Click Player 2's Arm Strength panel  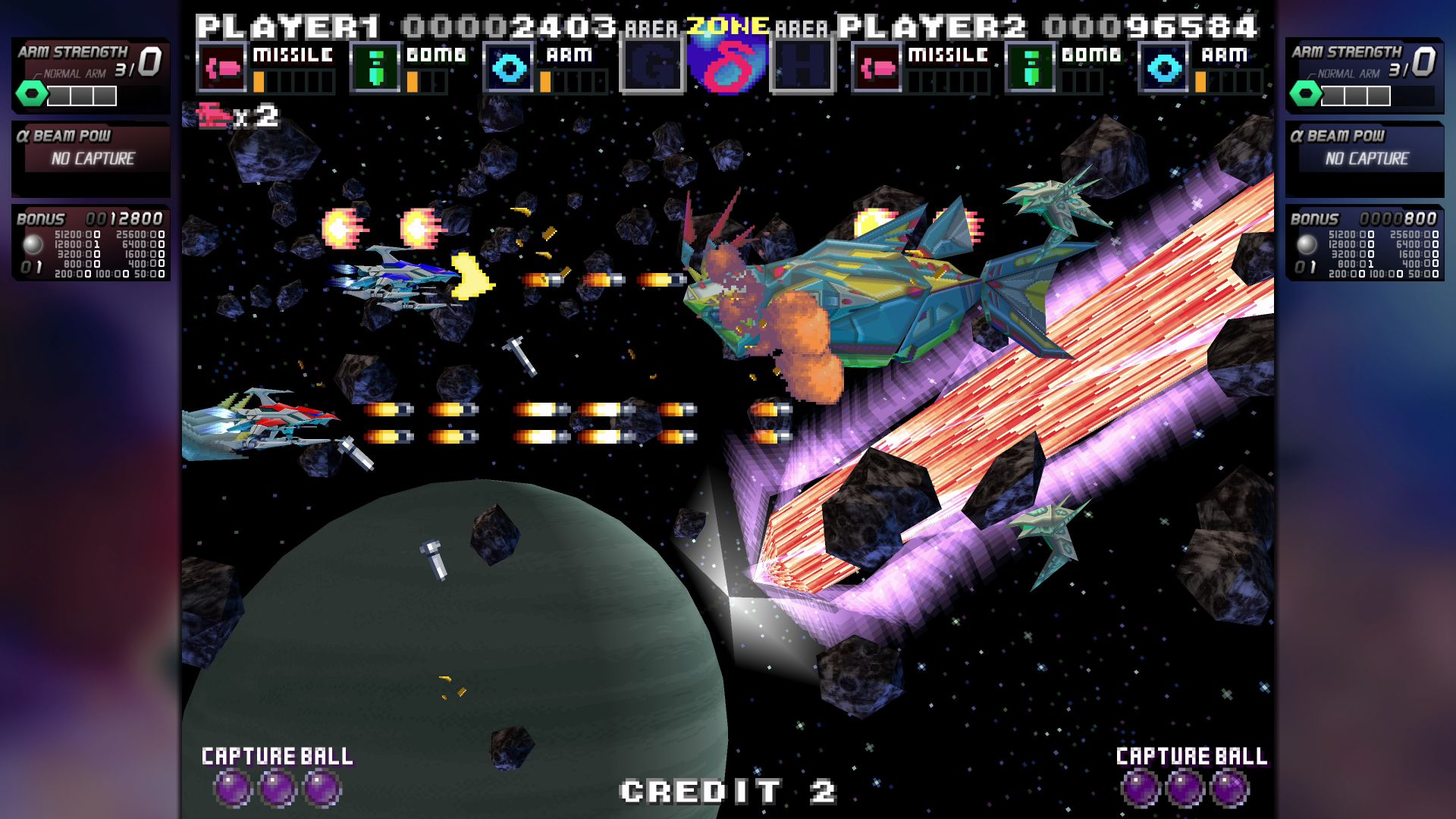coord(1364,76)
